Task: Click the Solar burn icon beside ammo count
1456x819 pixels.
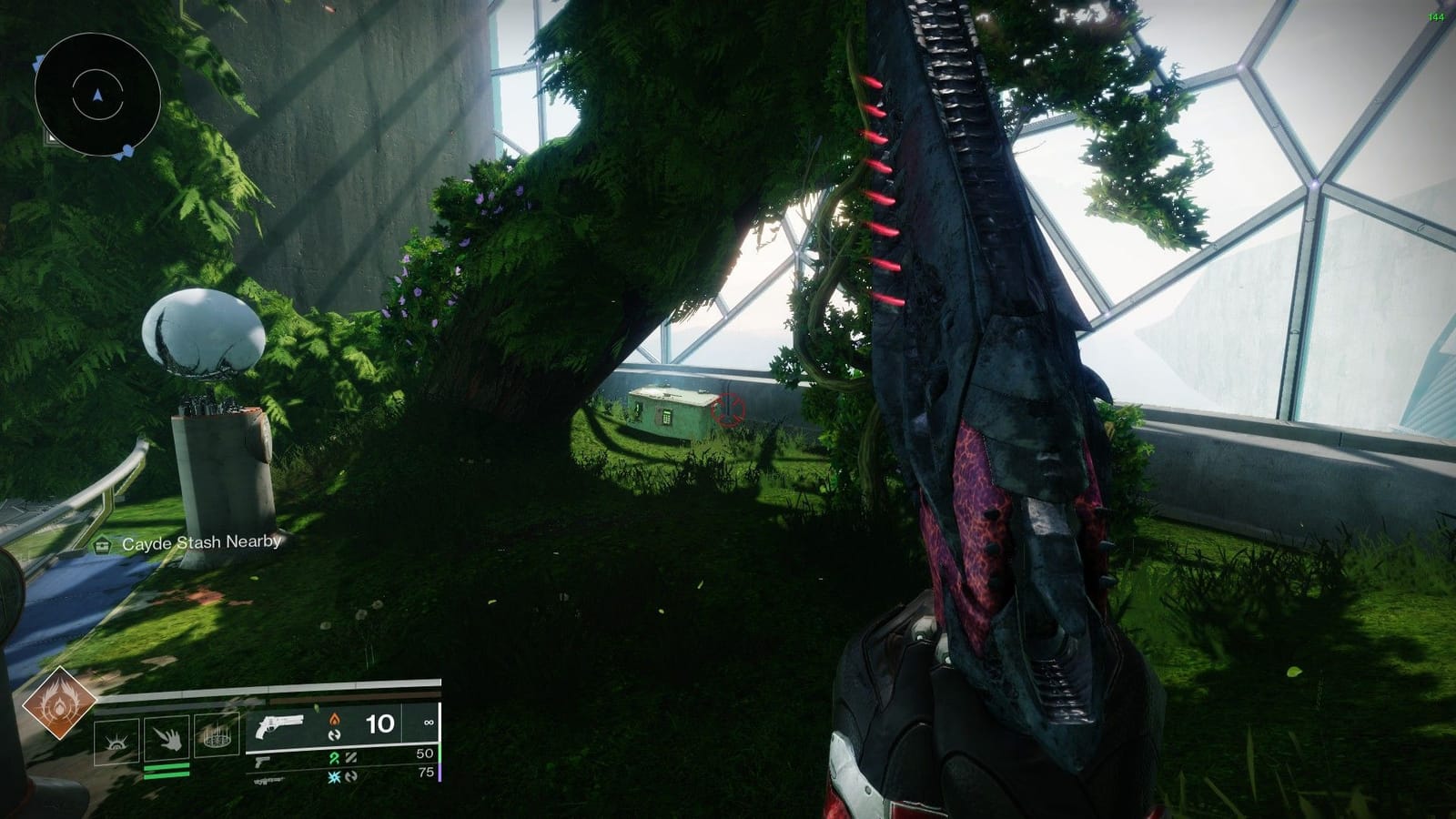Action: click(334, 720)
